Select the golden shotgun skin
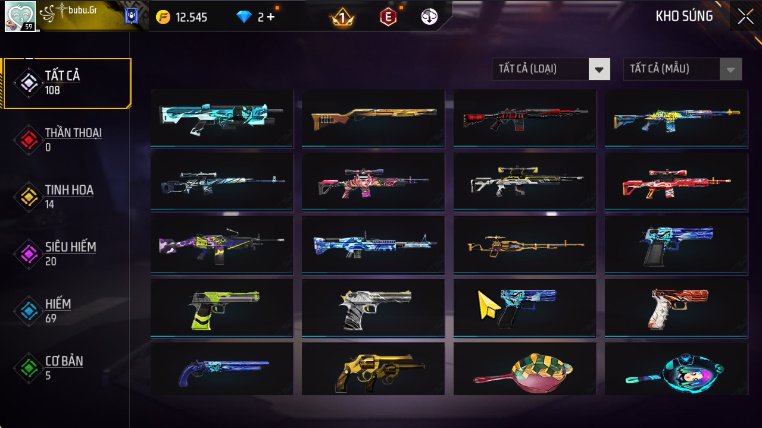This screenshot has height=428, width=762. (x=372, y=118)
